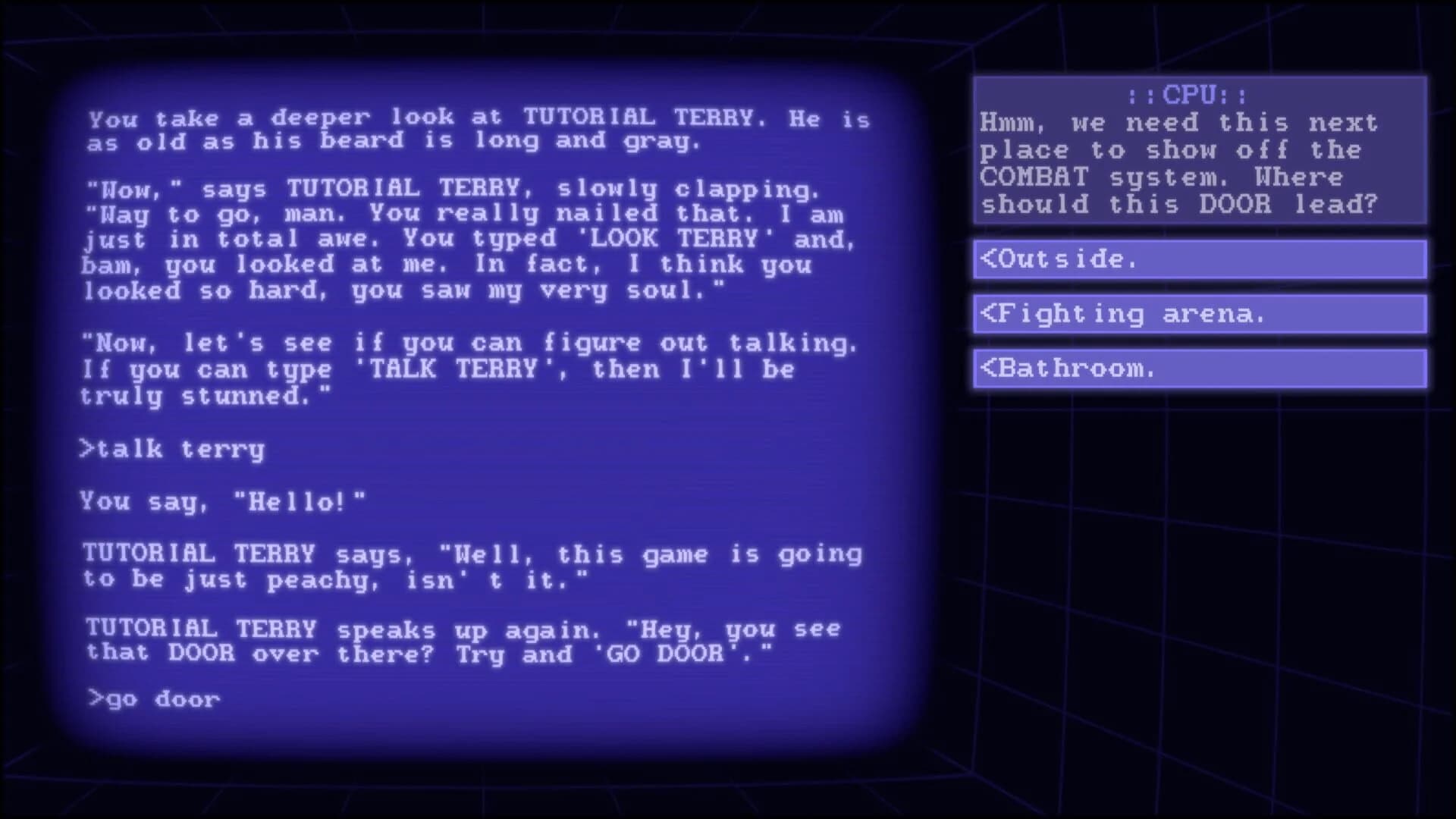Click the 'You say, Hello!' response line
The image size is (1456, 819).
pyautogui.click(x=224, y=500)
